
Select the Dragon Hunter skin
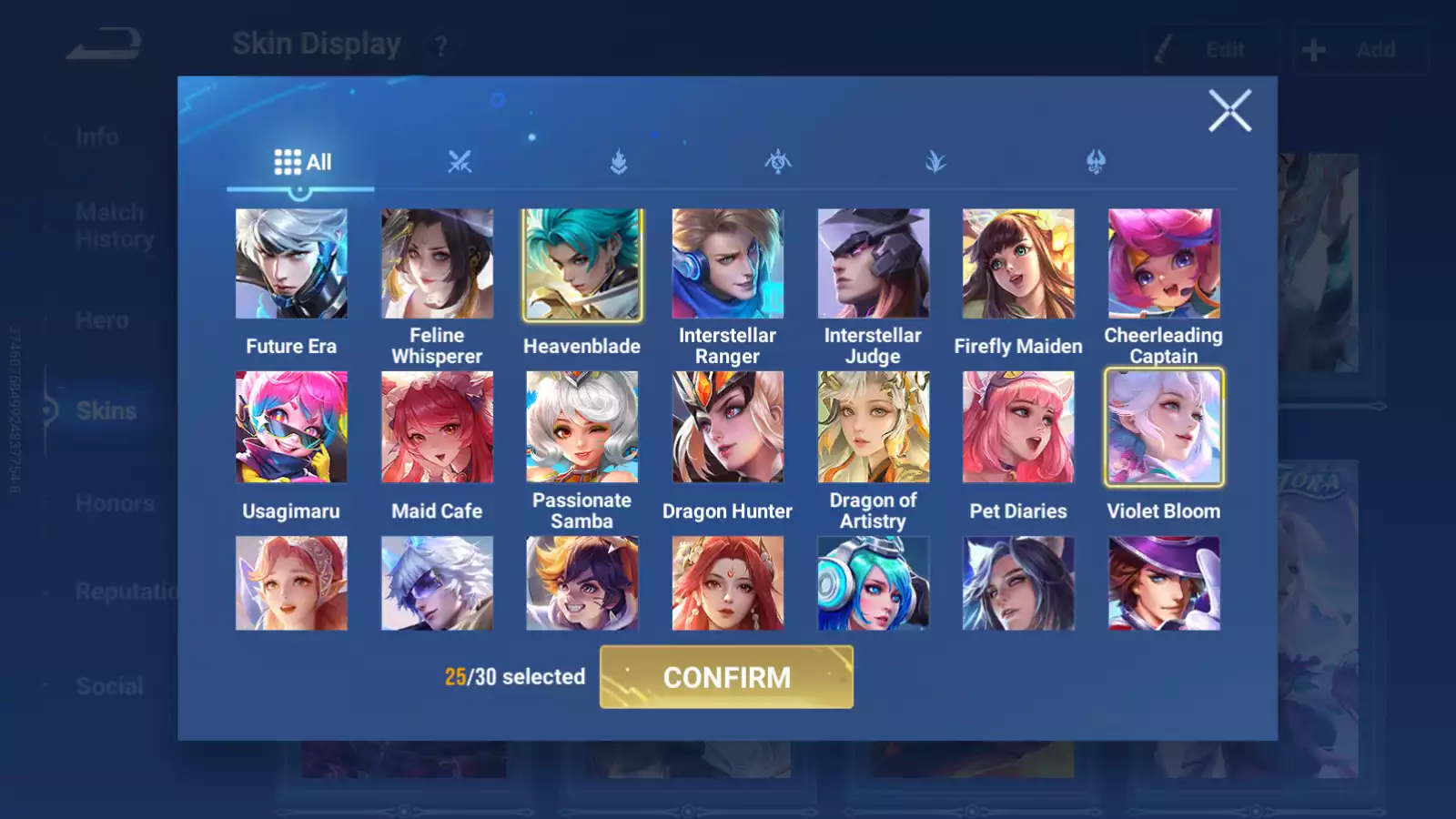click(727, 427)
